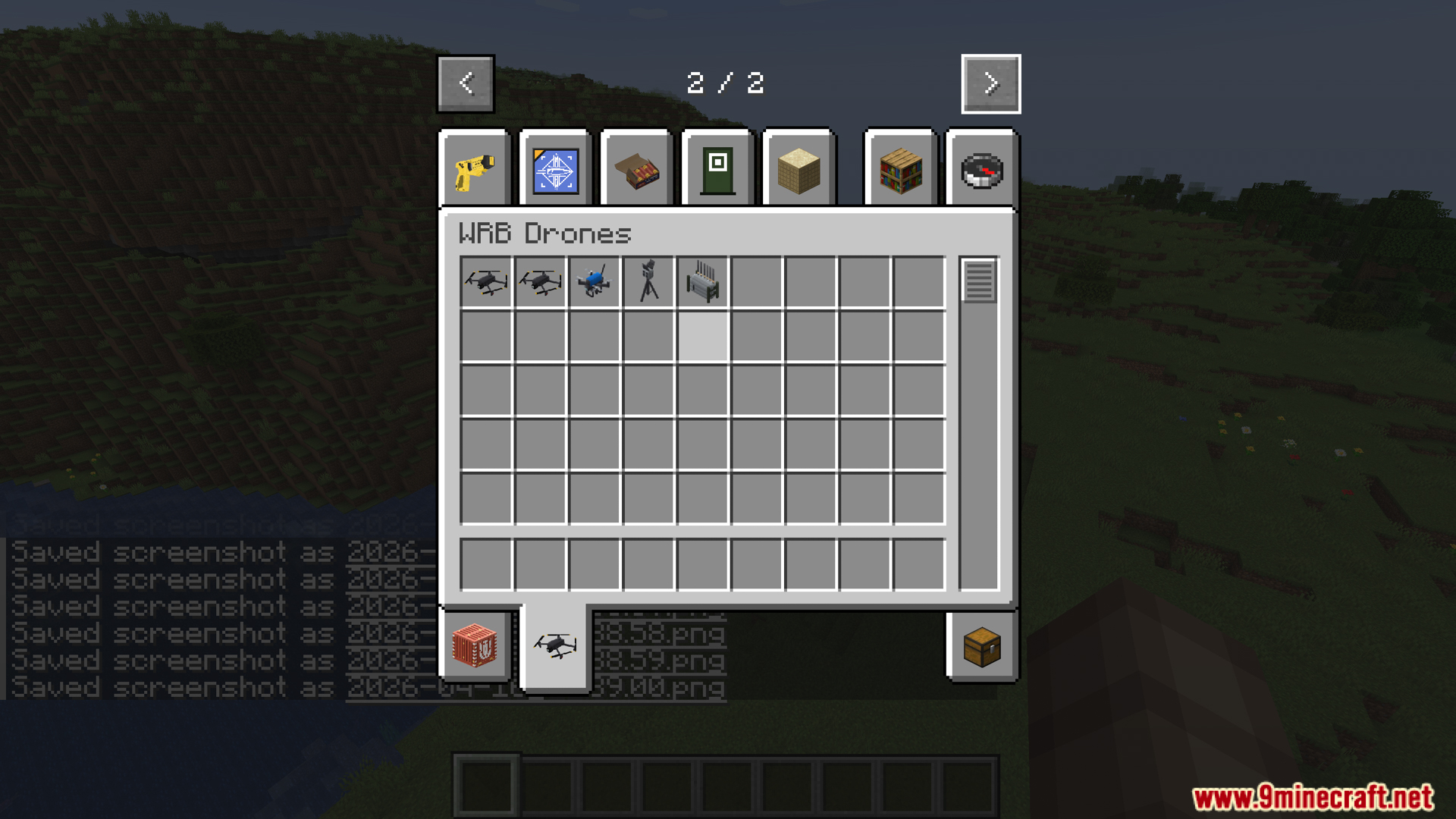This screenshot has width=1456, height=819.
Task: Grab the multi-antenna signal jammer item
Action: tap(703, 282)
